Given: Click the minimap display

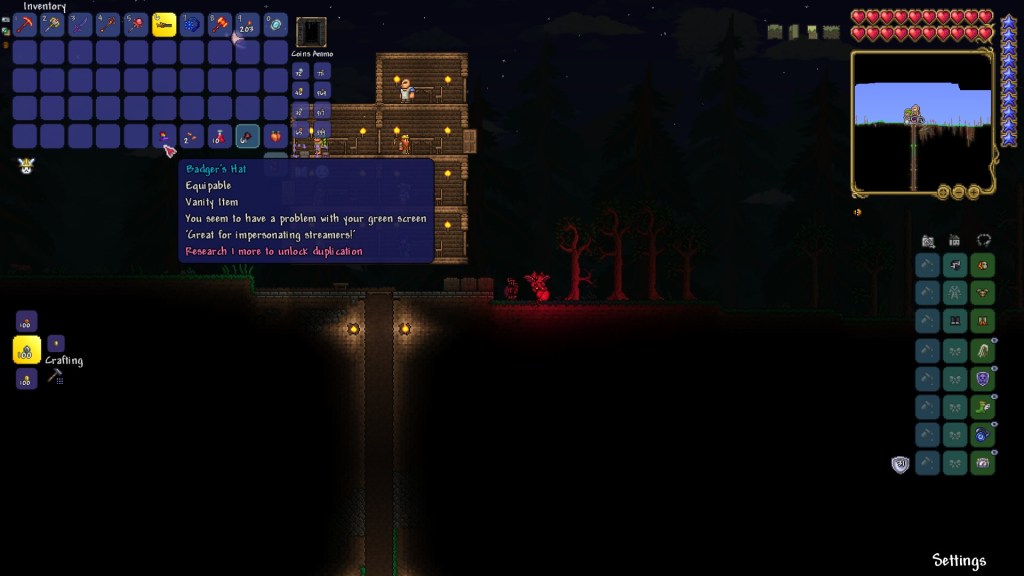Looking at the screenshot, I should [x=921, y=122].
